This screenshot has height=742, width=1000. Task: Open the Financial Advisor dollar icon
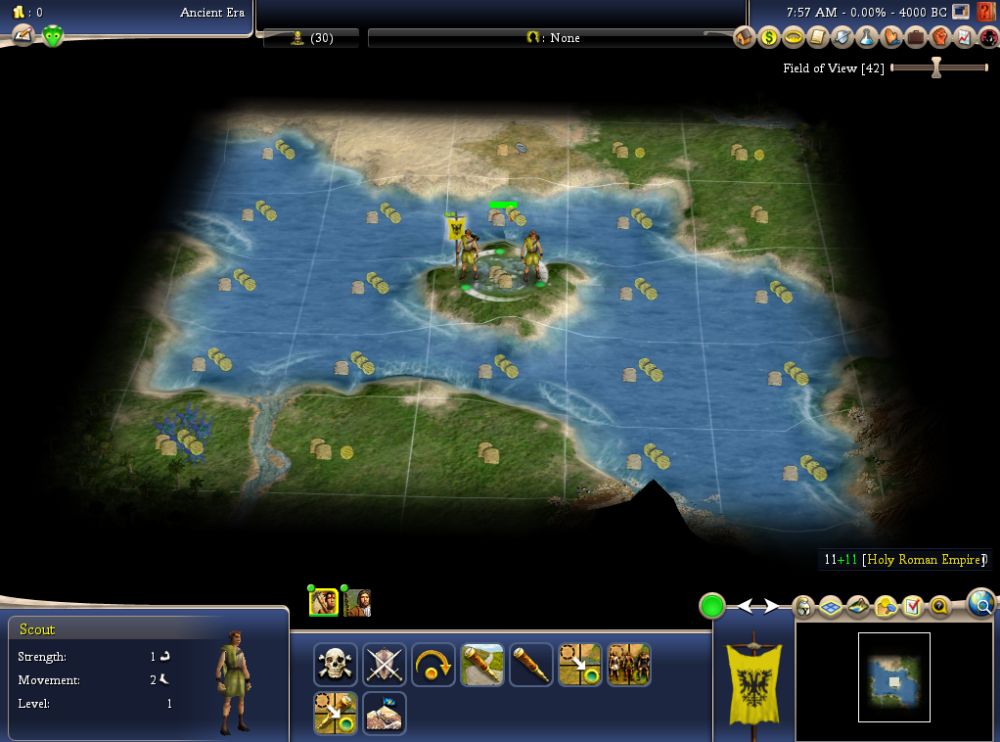(x=769, y=38)
